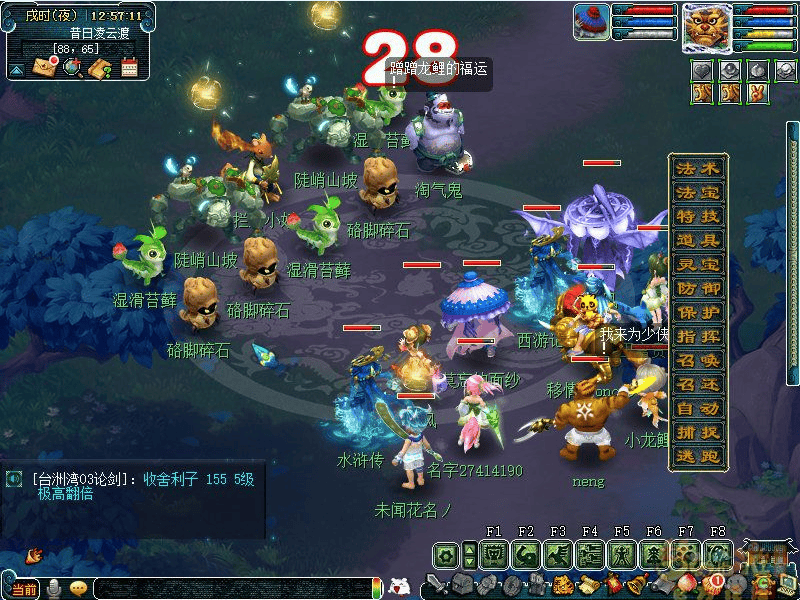800x600 pixels.
Task: Use the 特技 special skill command
Action: coord(697,216)
